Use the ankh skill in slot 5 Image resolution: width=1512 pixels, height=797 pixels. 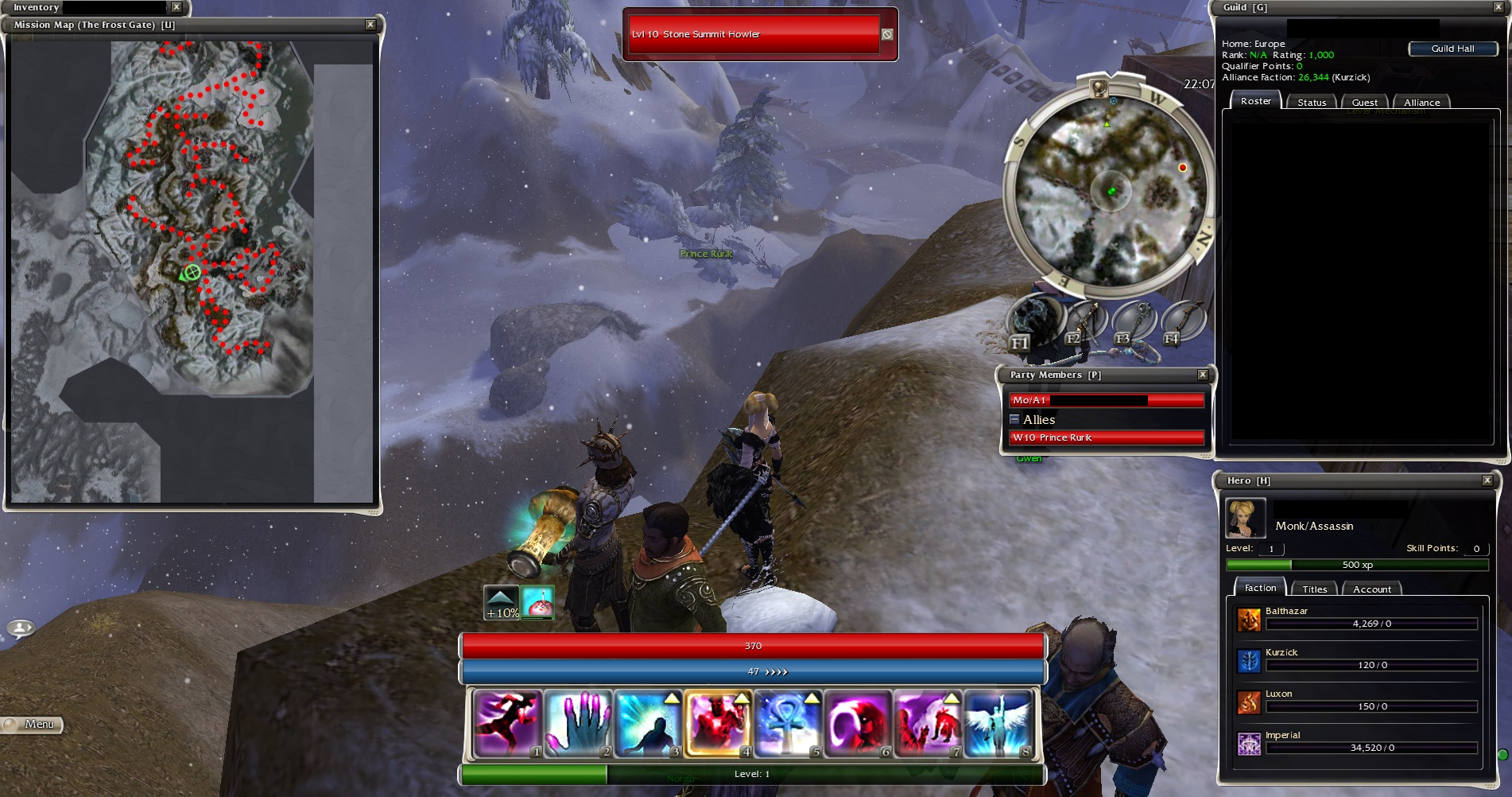(x=787, y=722)
